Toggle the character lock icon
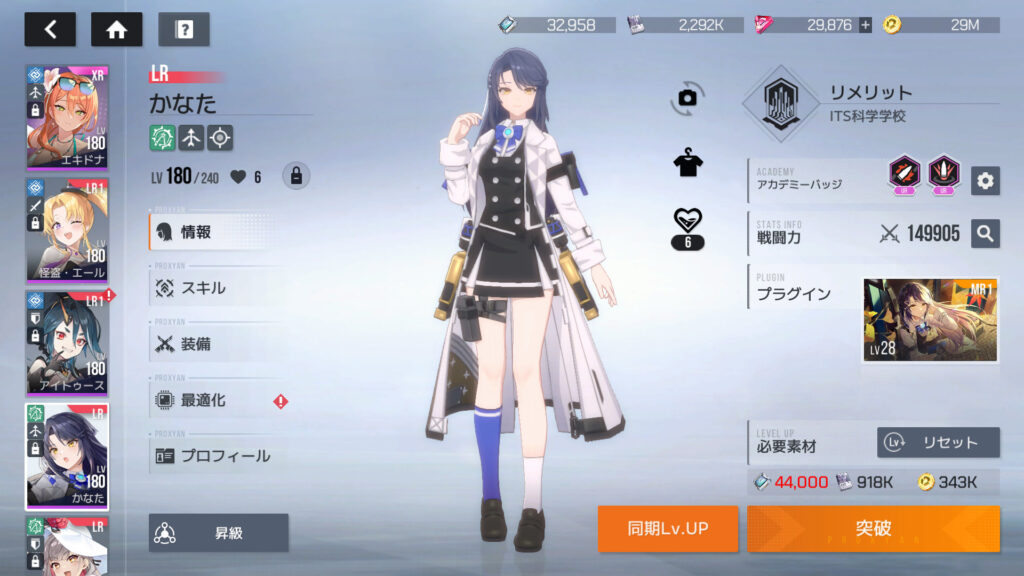This screenshot has height=576, width=1024. coord(296,176)
